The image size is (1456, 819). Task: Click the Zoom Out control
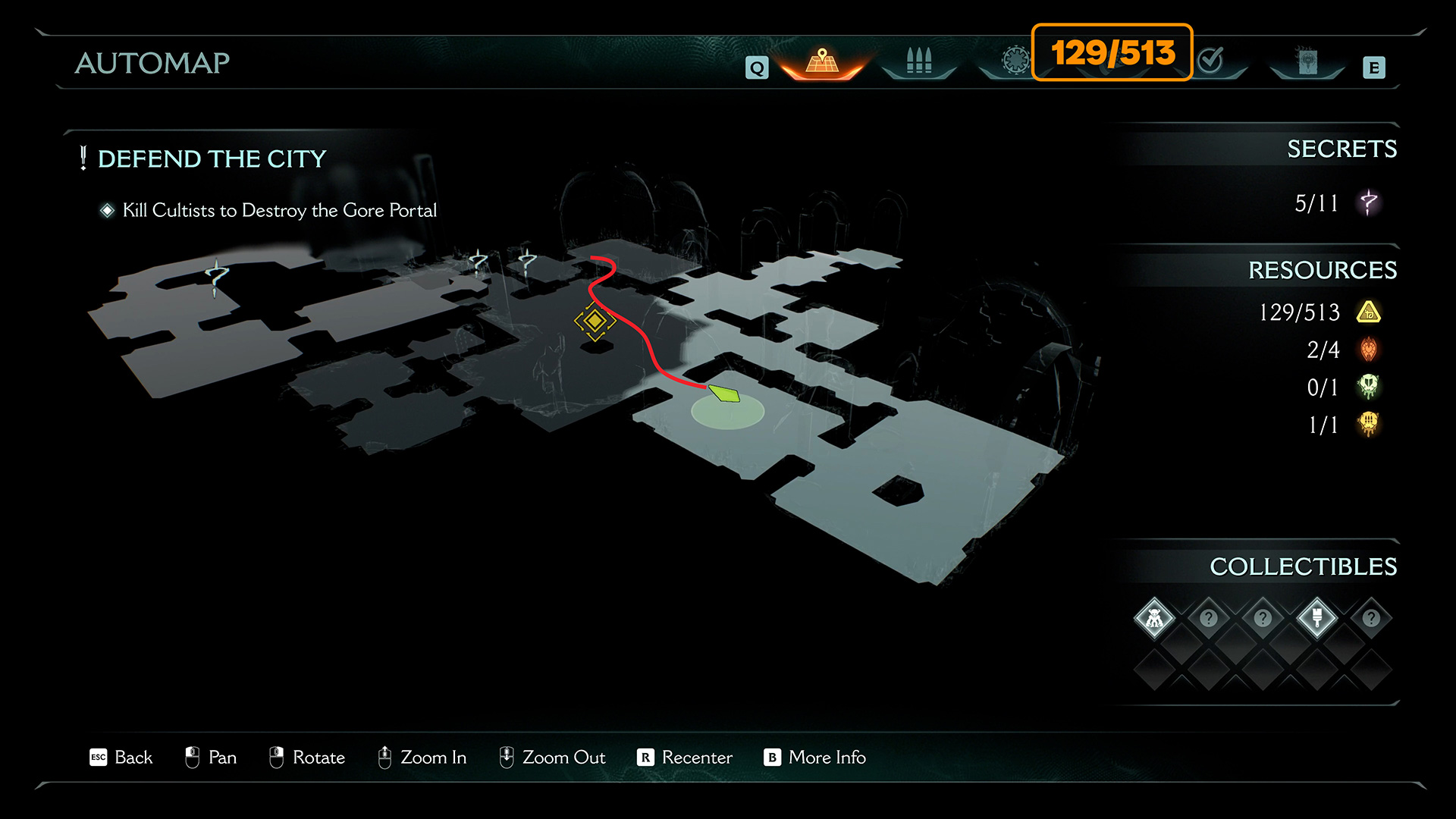coord(552,758)
